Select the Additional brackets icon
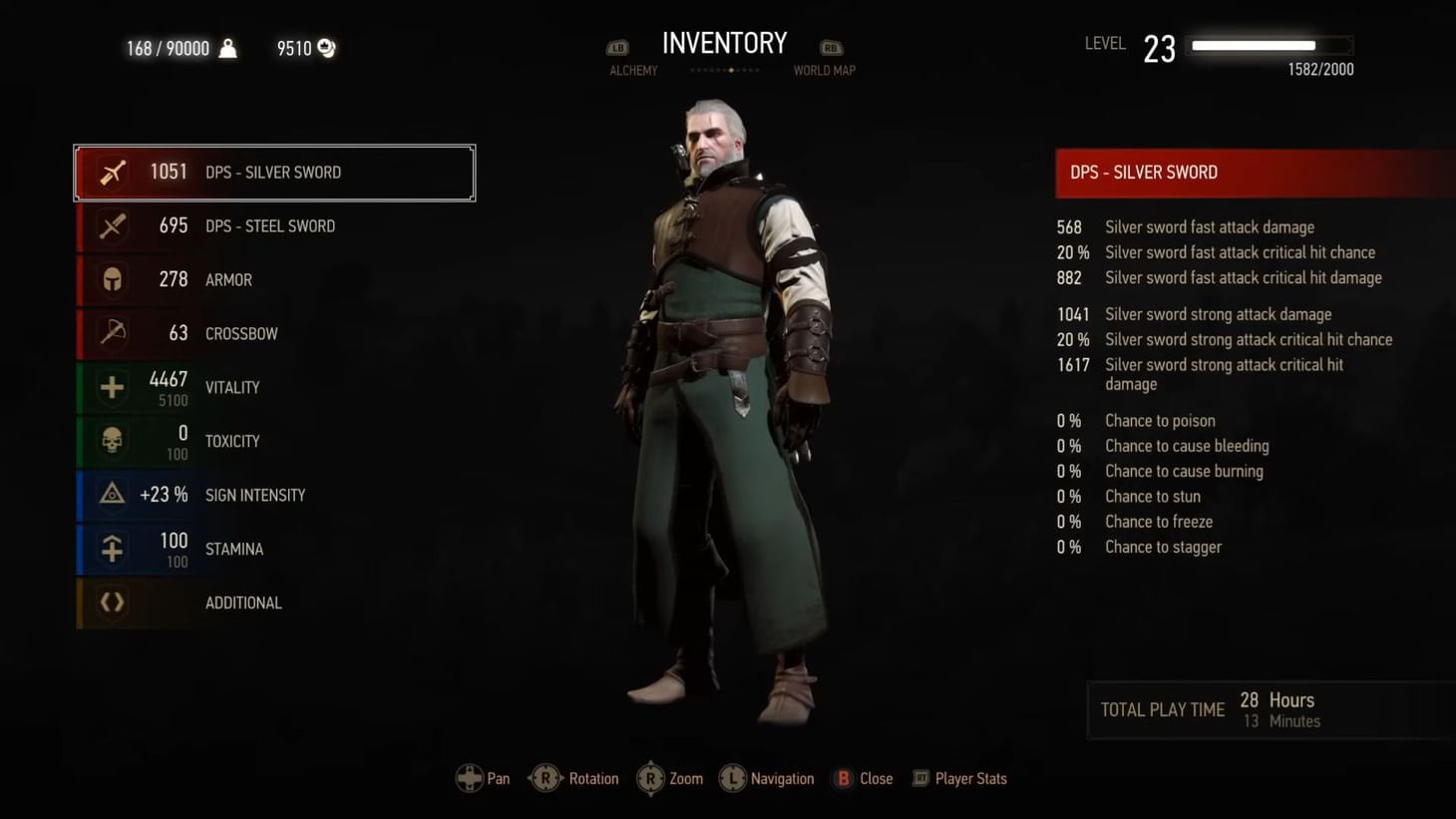This screenshot has height=819, width=1456. (112, 603)
